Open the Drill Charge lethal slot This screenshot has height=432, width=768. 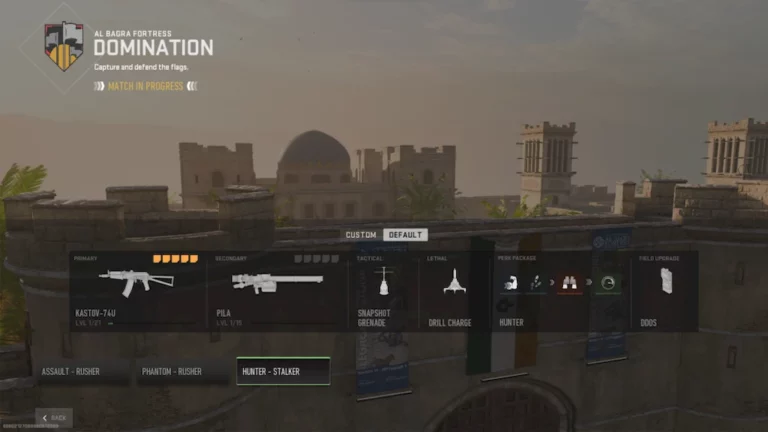coord(456,291)
